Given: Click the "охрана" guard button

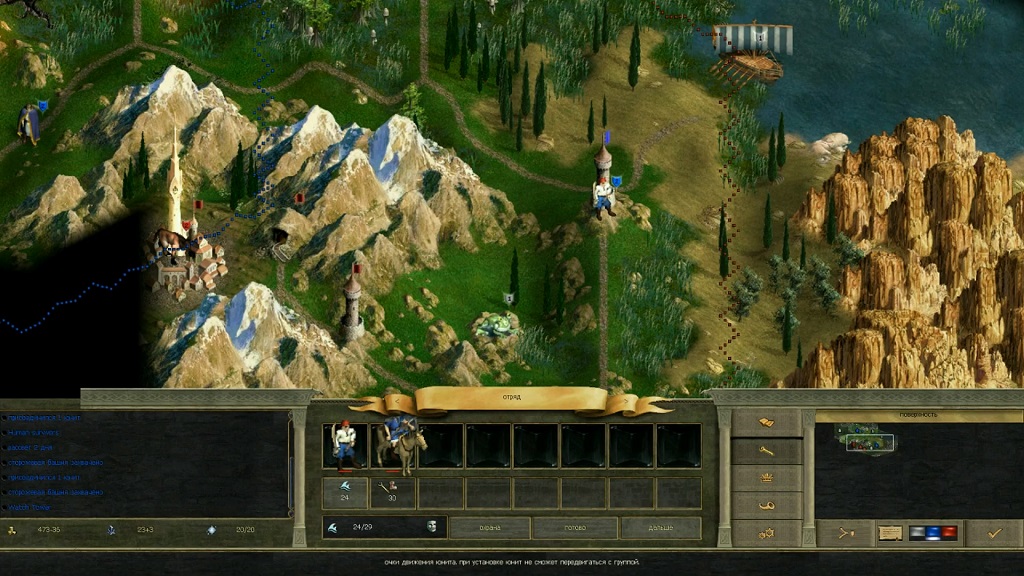Looking at the screenshot, I should [489, 527].
